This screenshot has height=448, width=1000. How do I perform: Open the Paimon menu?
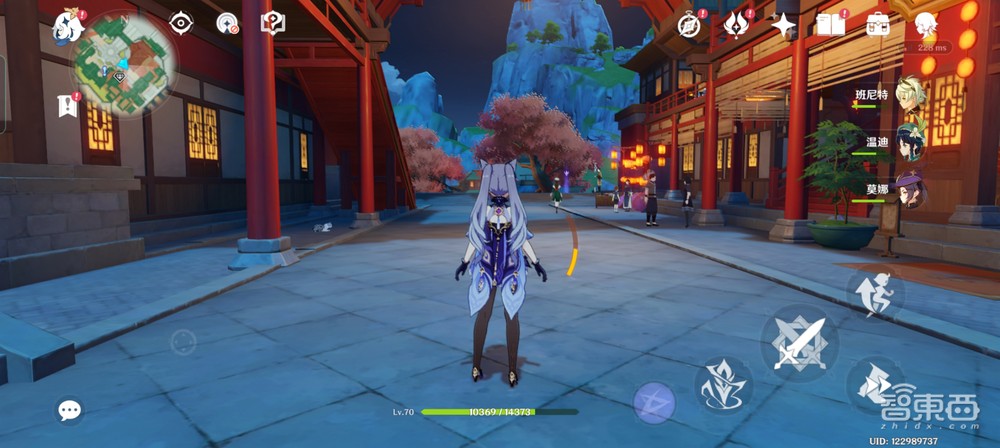[x=68, y=26]
